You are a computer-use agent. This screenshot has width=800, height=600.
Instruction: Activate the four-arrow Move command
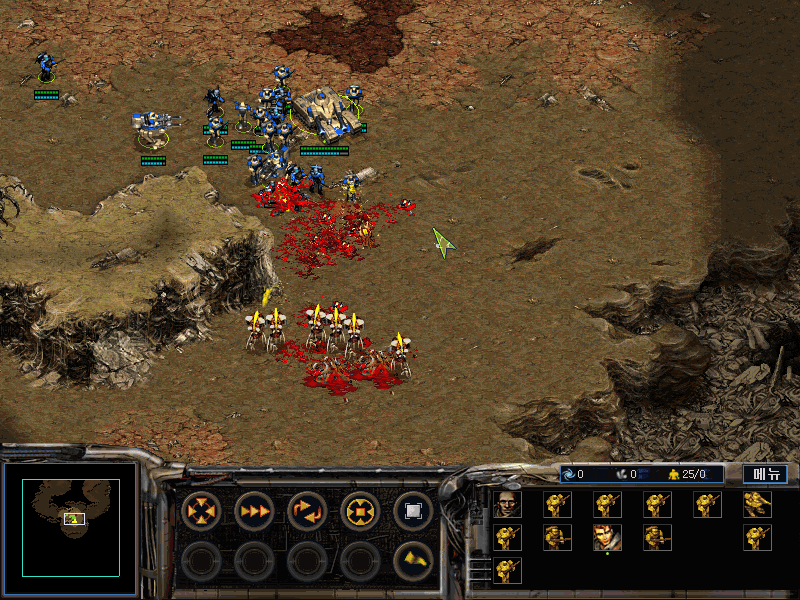[201, 512]
